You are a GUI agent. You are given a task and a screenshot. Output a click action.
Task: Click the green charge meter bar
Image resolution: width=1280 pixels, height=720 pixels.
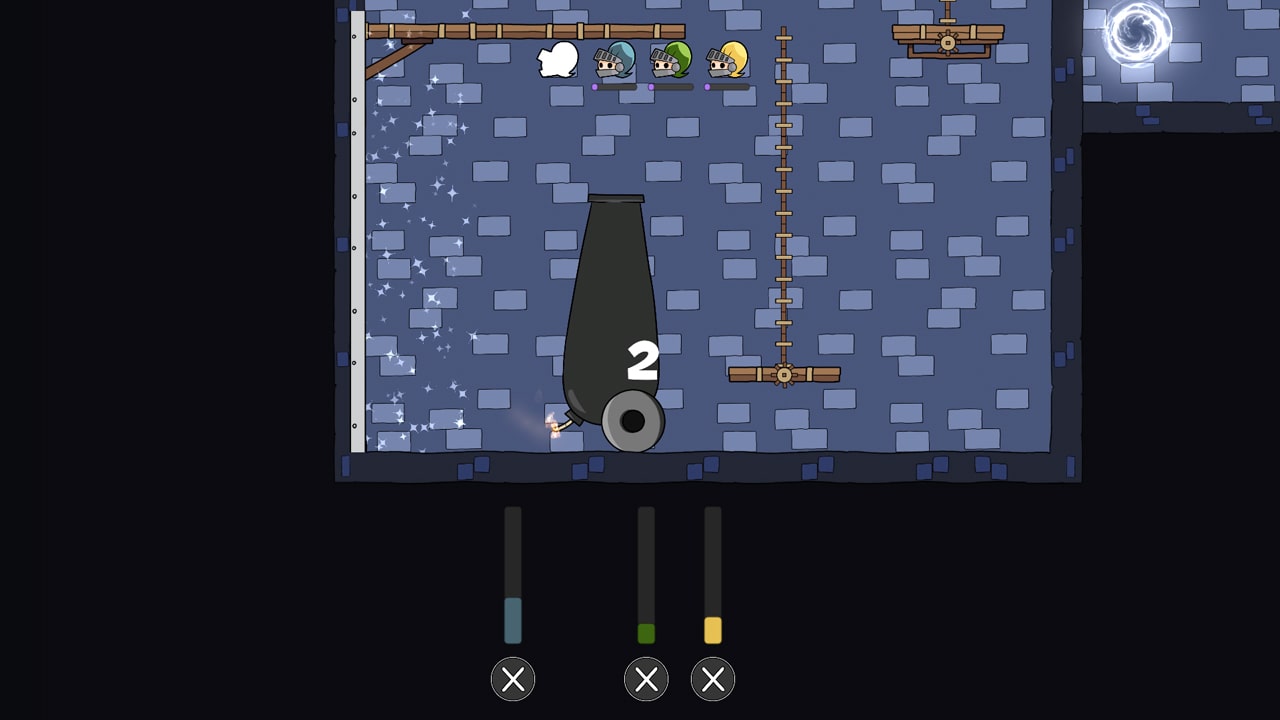point(646,630)
